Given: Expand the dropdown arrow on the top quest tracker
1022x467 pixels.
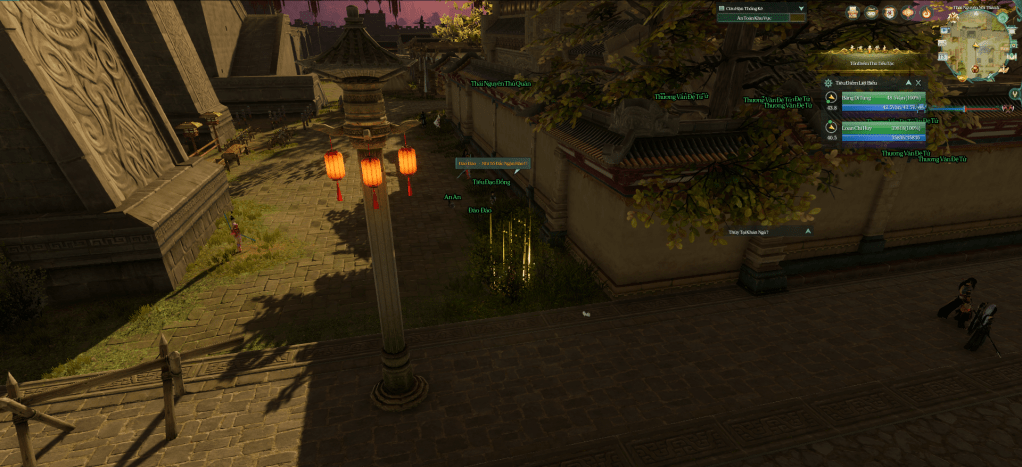Looking at the screenshot, I should point(801,8).
